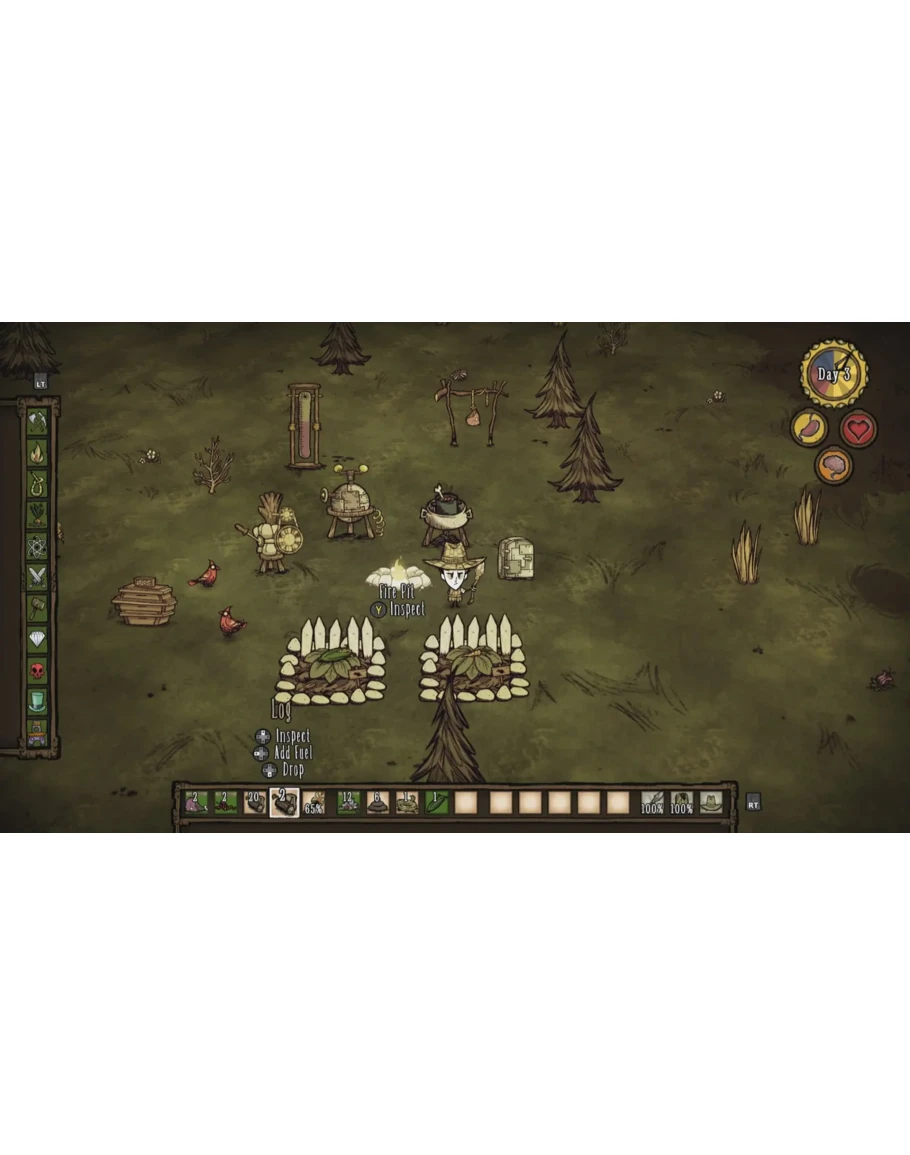The image size is (910, 1155).
Task: Select the inventory stack of 20
Action: pos(255,802)
